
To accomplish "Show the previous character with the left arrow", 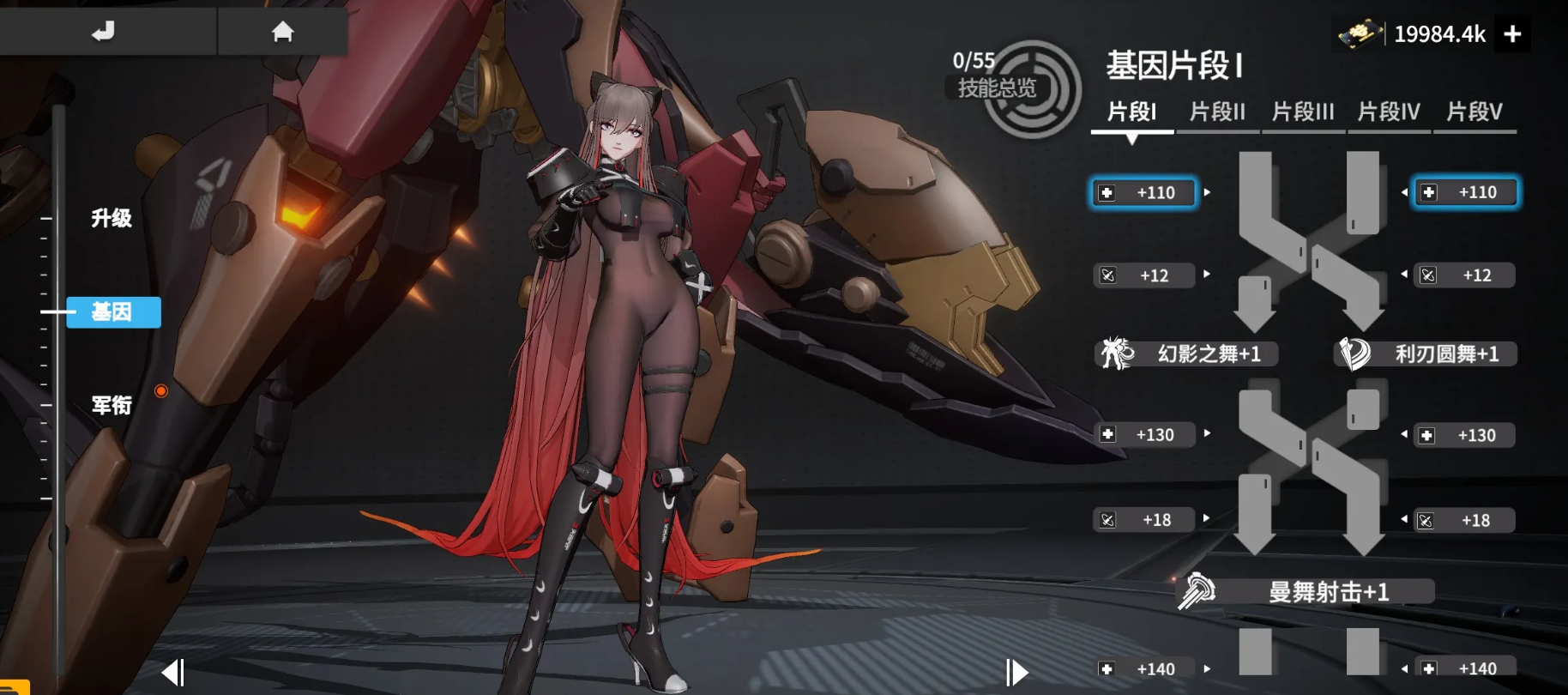I will (x=173, y=672).
